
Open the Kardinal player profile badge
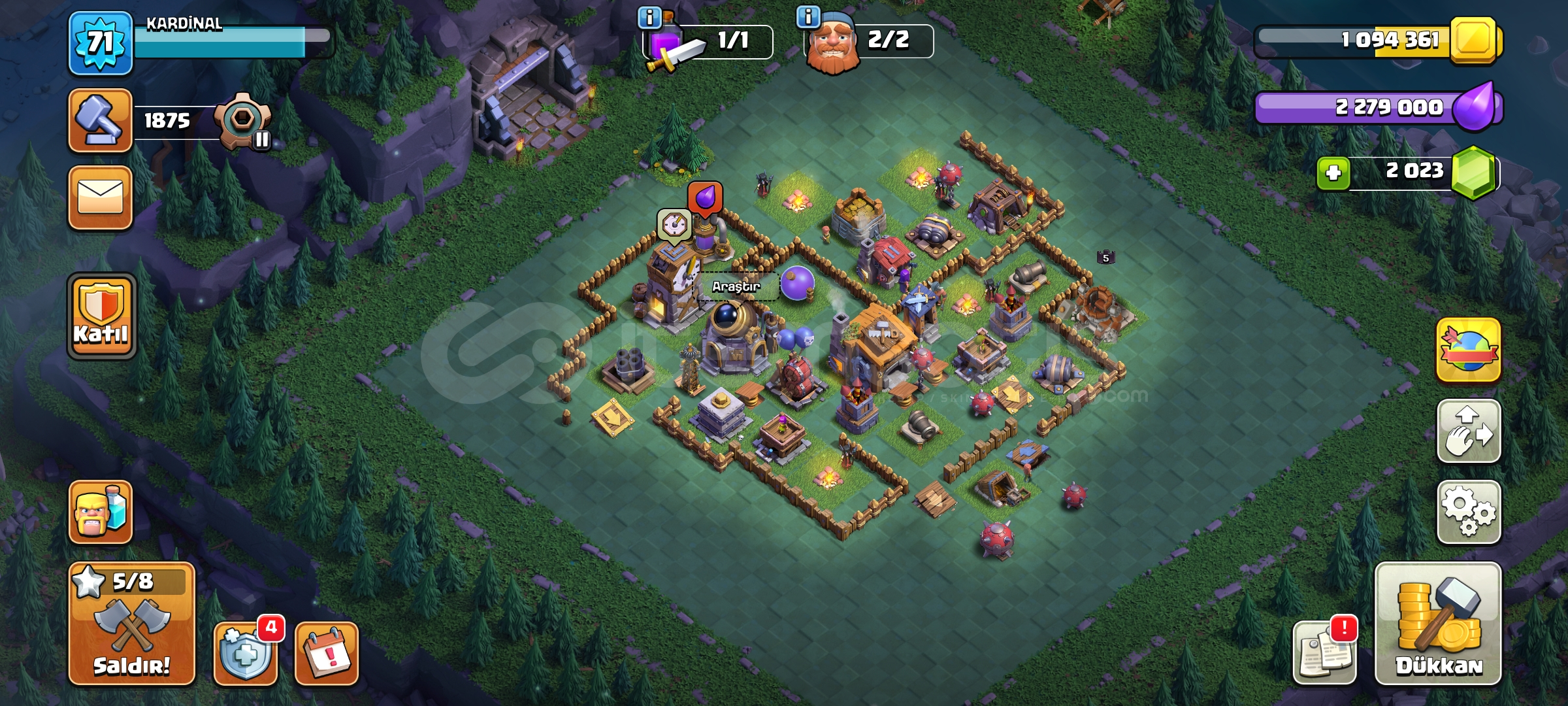coord(99,42)
